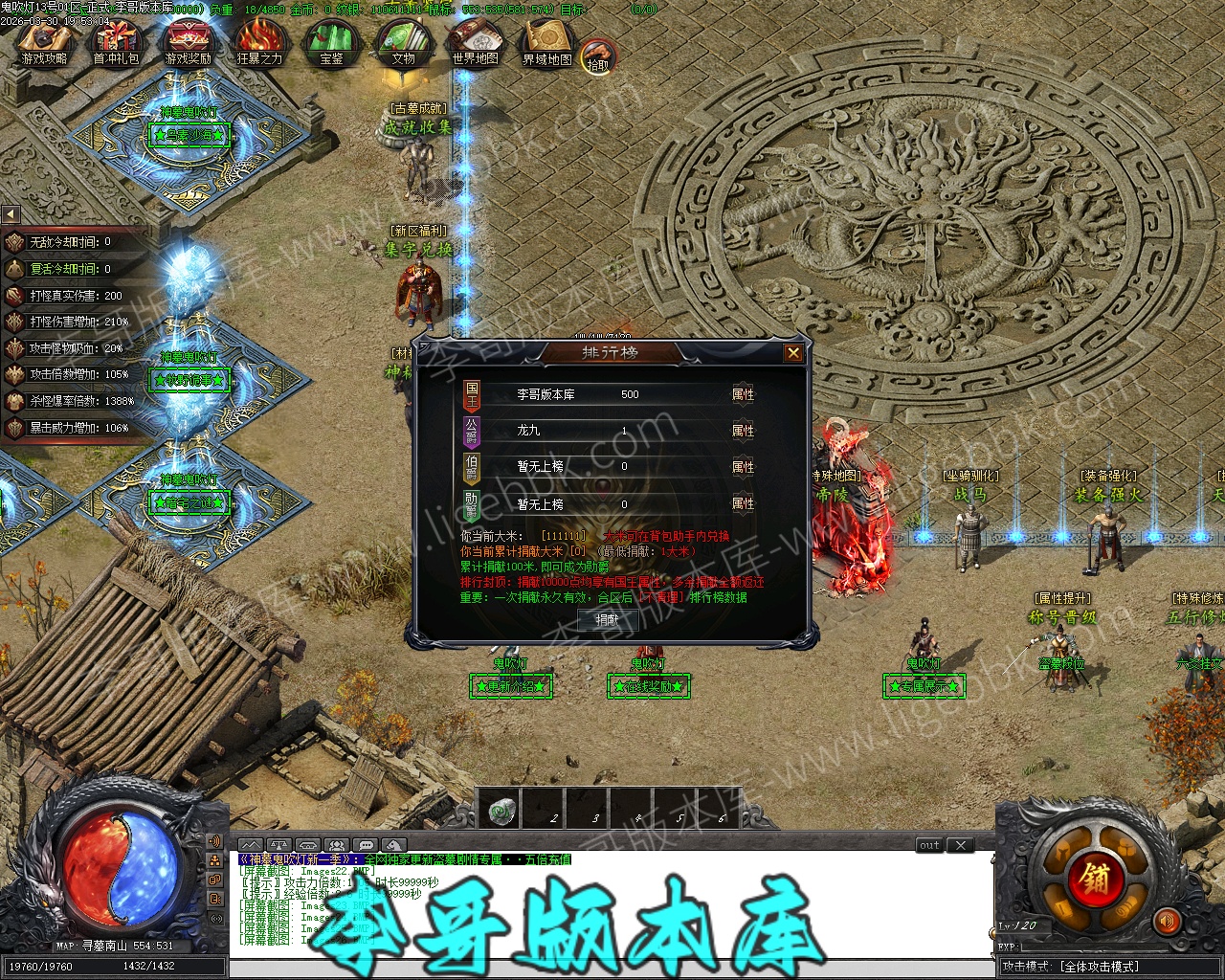1225x980 pixels.
Task: View 属性 for the 公爵 rank row
Action: 743,431
